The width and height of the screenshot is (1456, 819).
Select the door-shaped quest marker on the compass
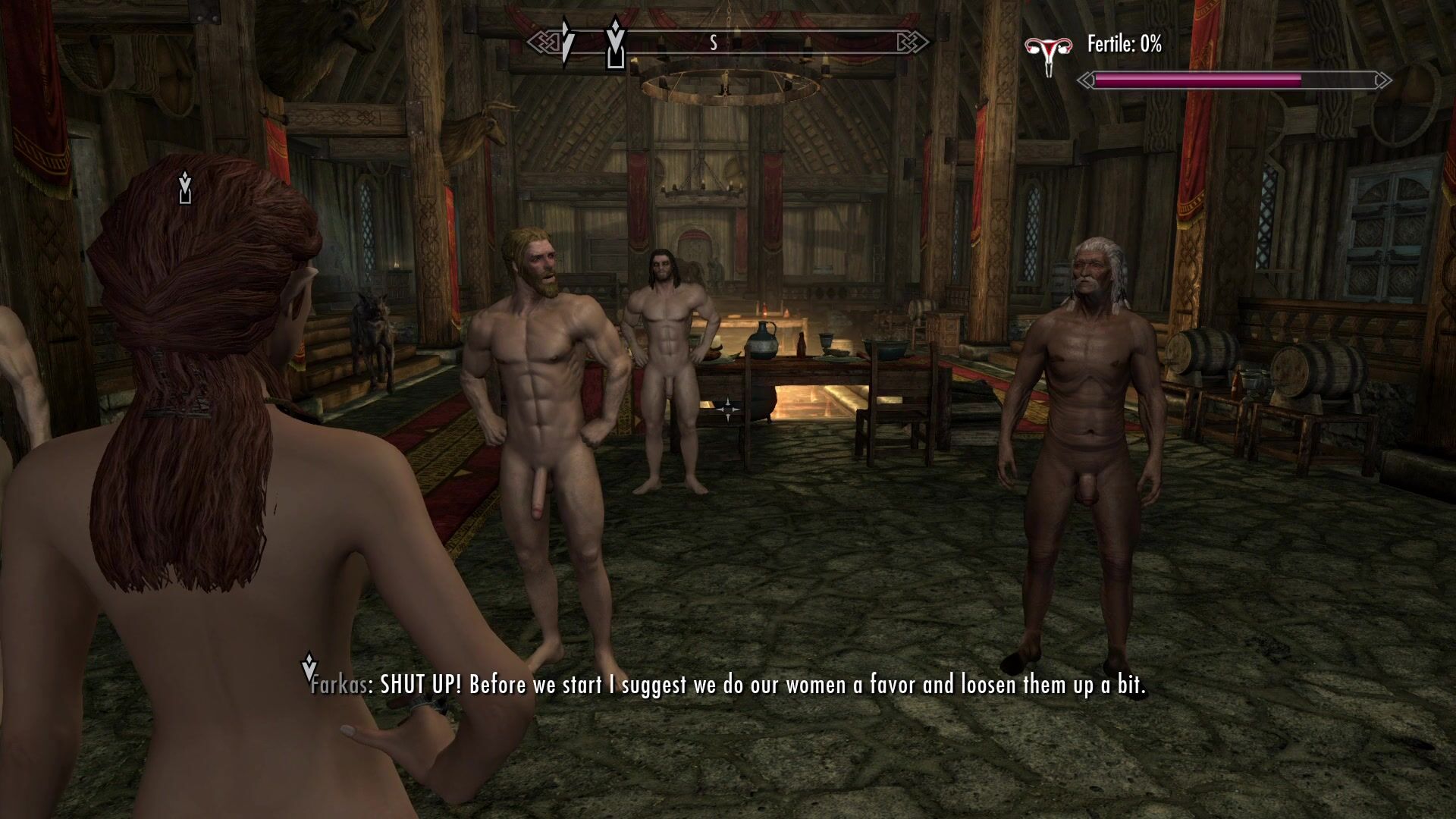pos(615,44)
